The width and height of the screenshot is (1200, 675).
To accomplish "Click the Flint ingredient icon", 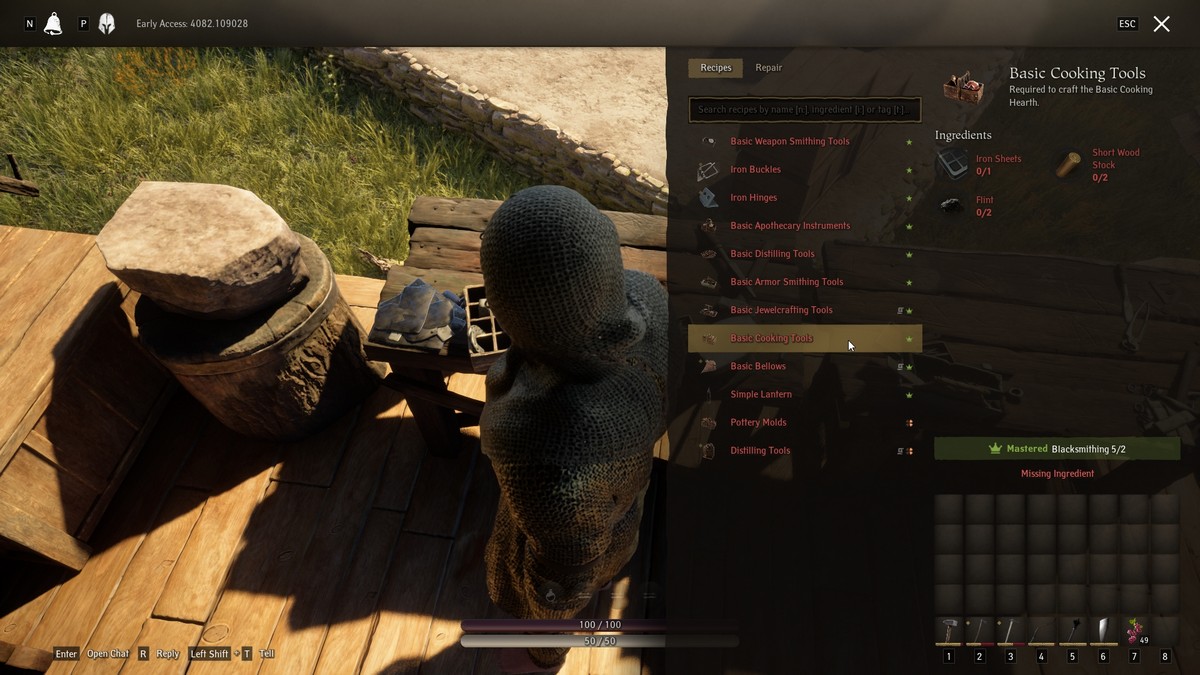I will coord(952,205).
